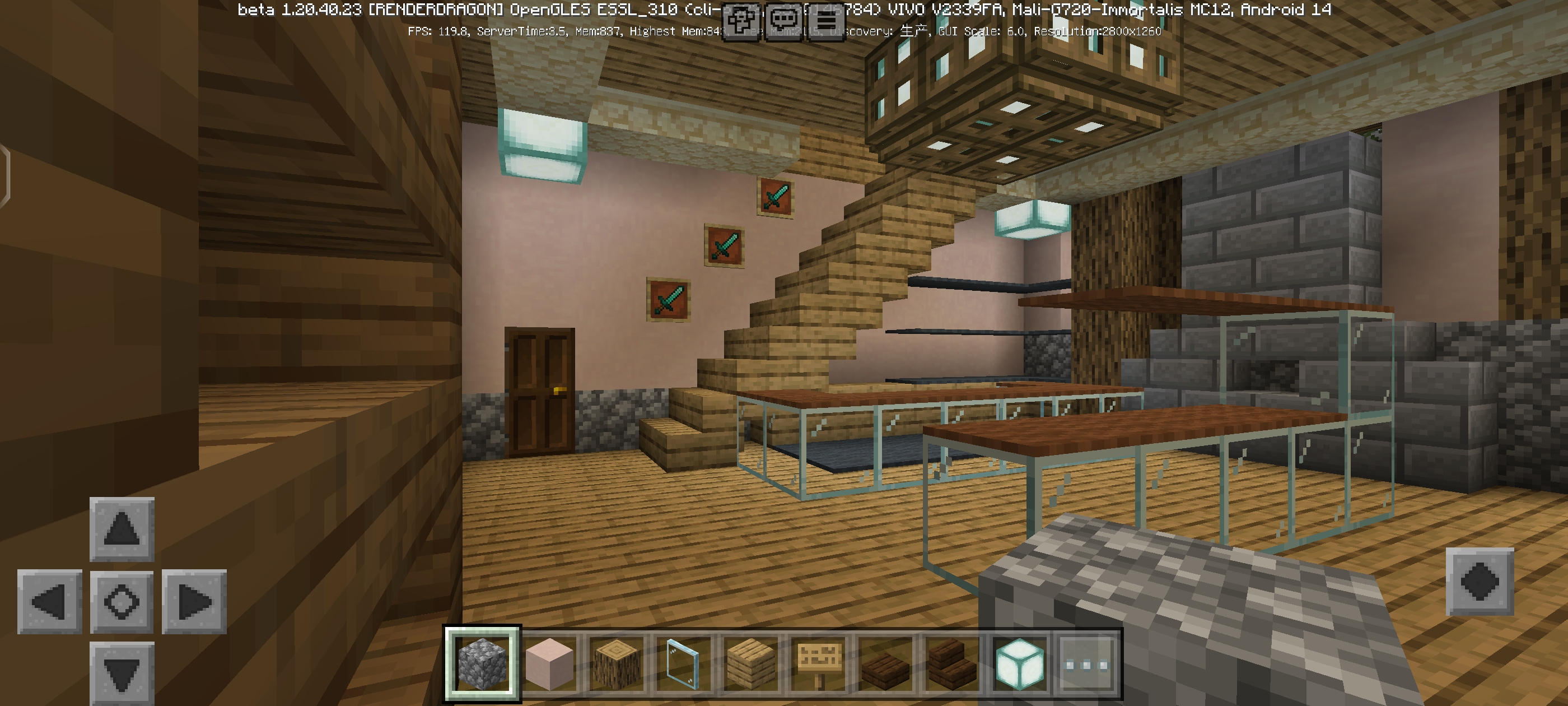Select the pink concrete block slot
The image size is (1568, 706).
tap(550, 666)
